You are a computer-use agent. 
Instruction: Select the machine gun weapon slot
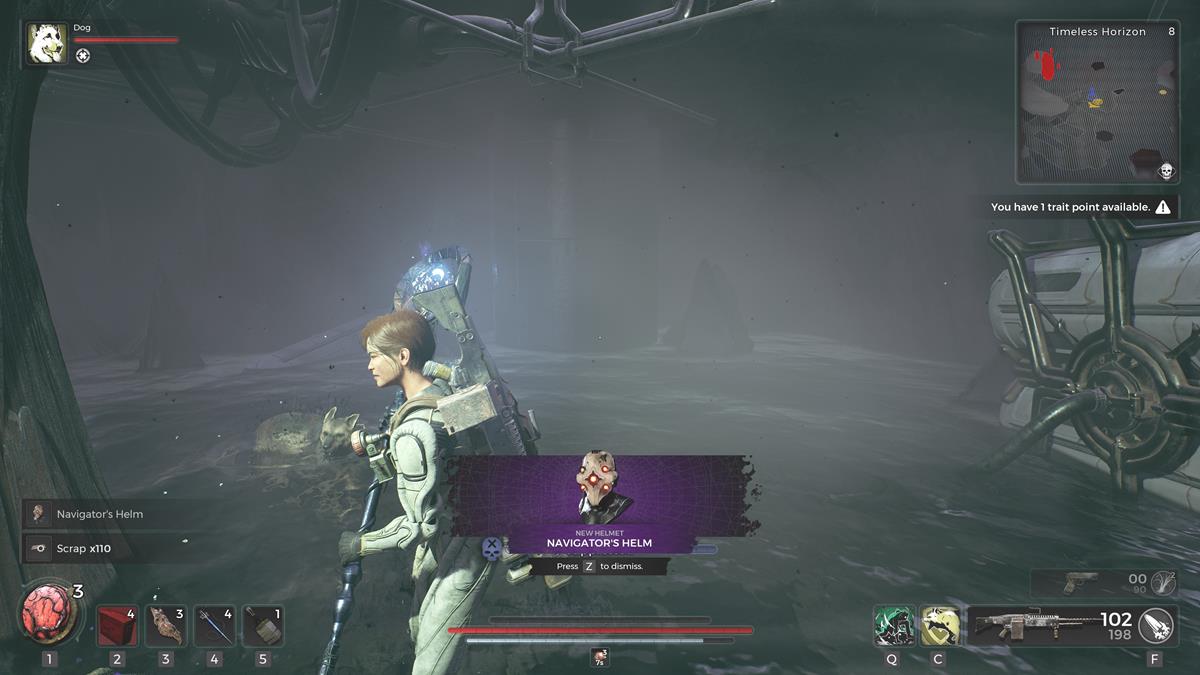click(1050, 626)
